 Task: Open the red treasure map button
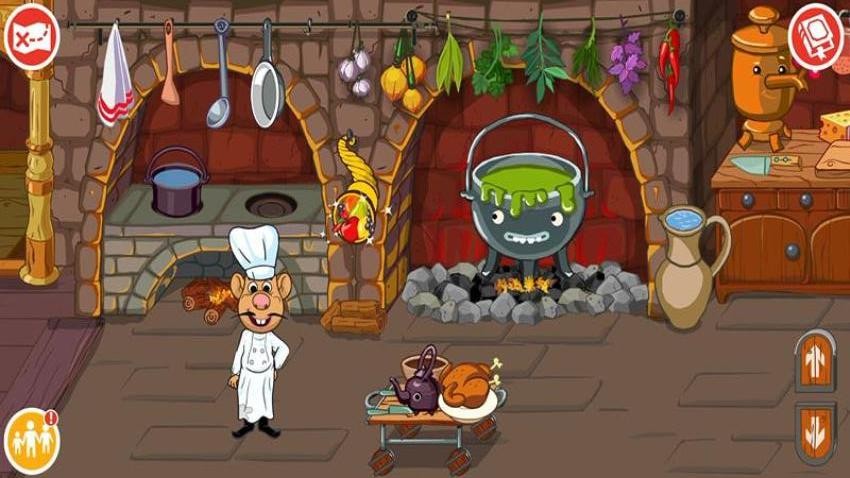[31, 37]
